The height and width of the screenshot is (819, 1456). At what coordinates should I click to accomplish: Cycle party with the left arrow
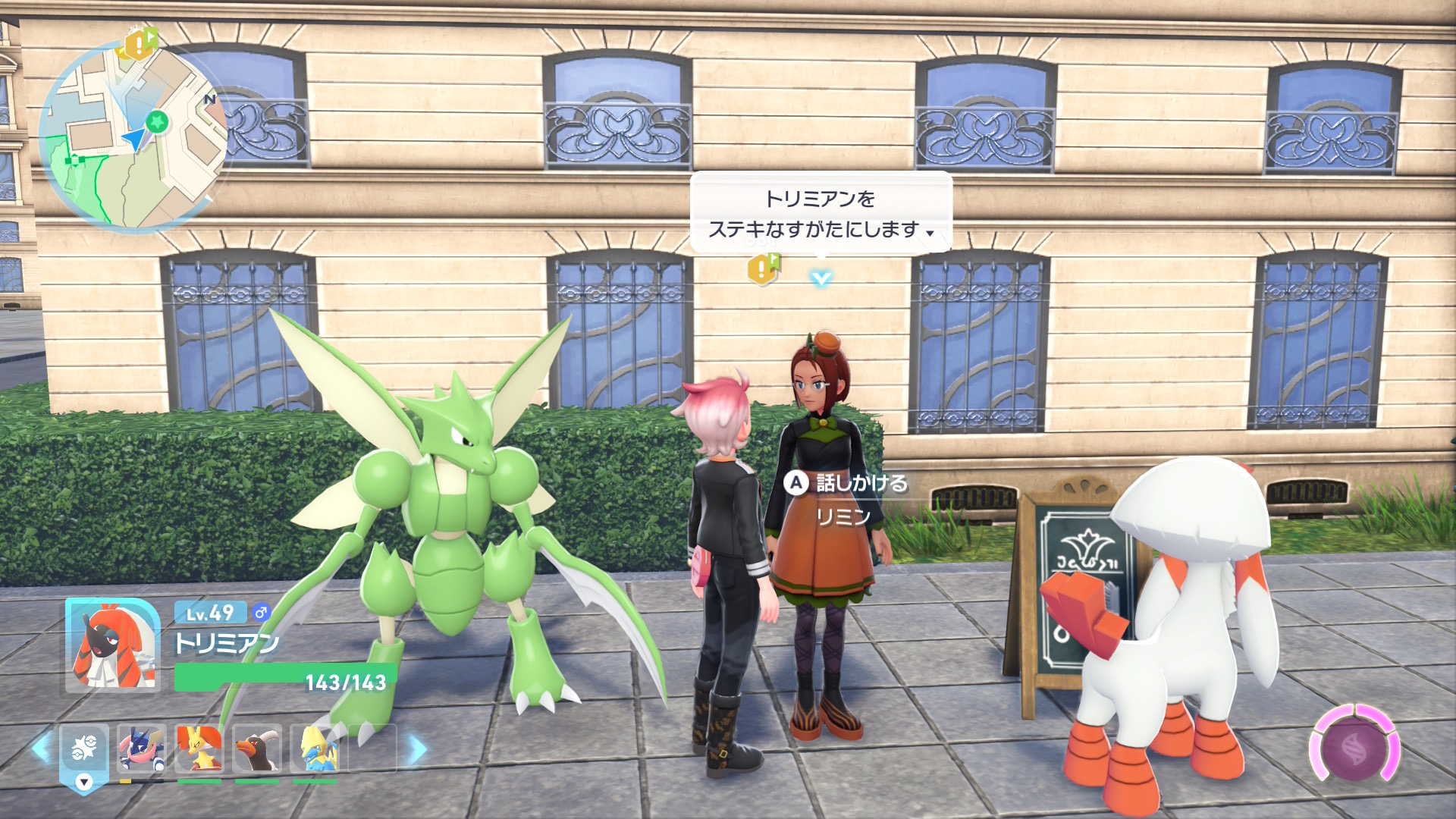[x=40, y=748]
